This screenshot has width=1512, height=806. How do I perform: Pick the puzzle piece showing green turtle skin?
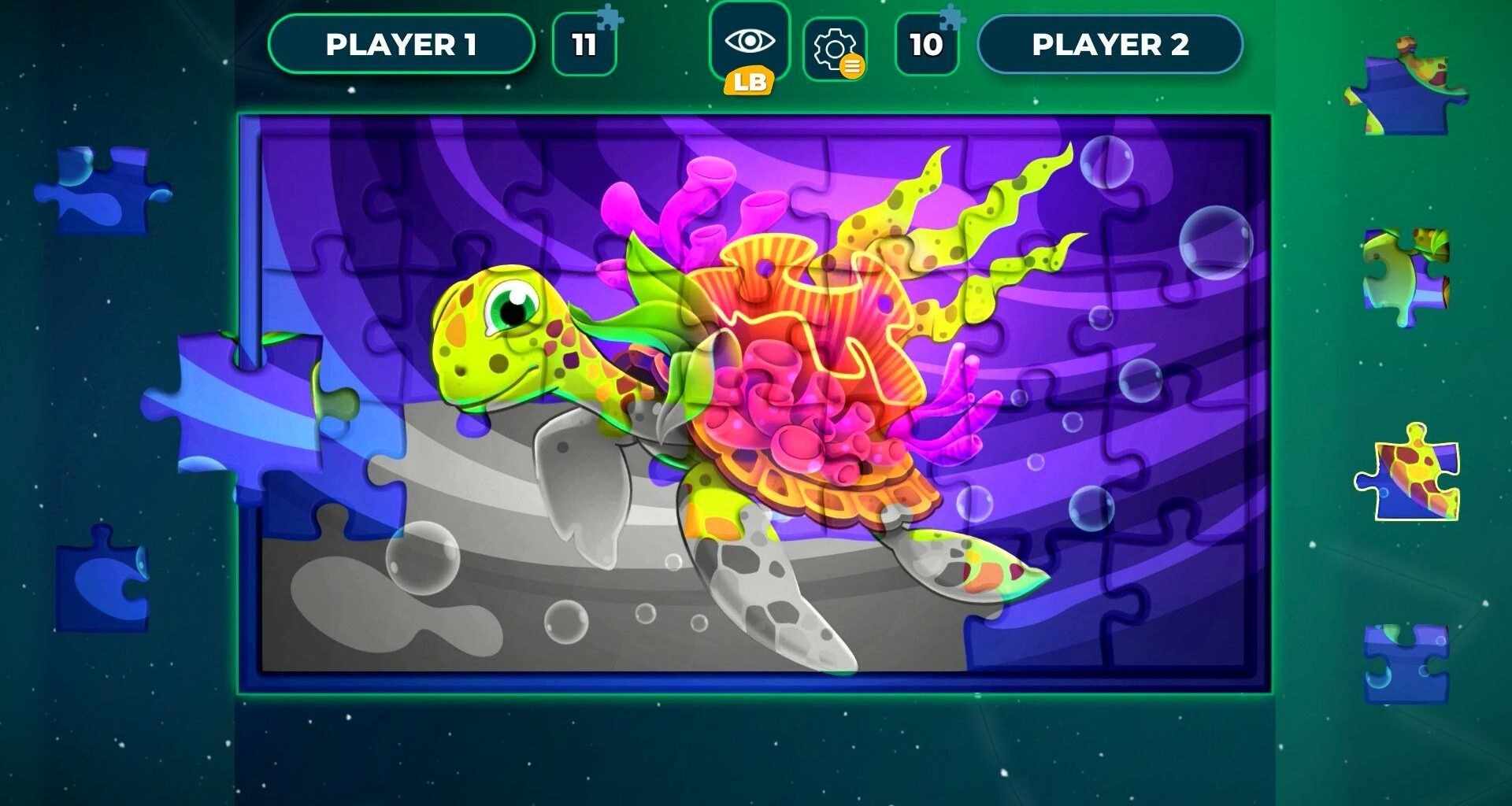[1404, 275]
